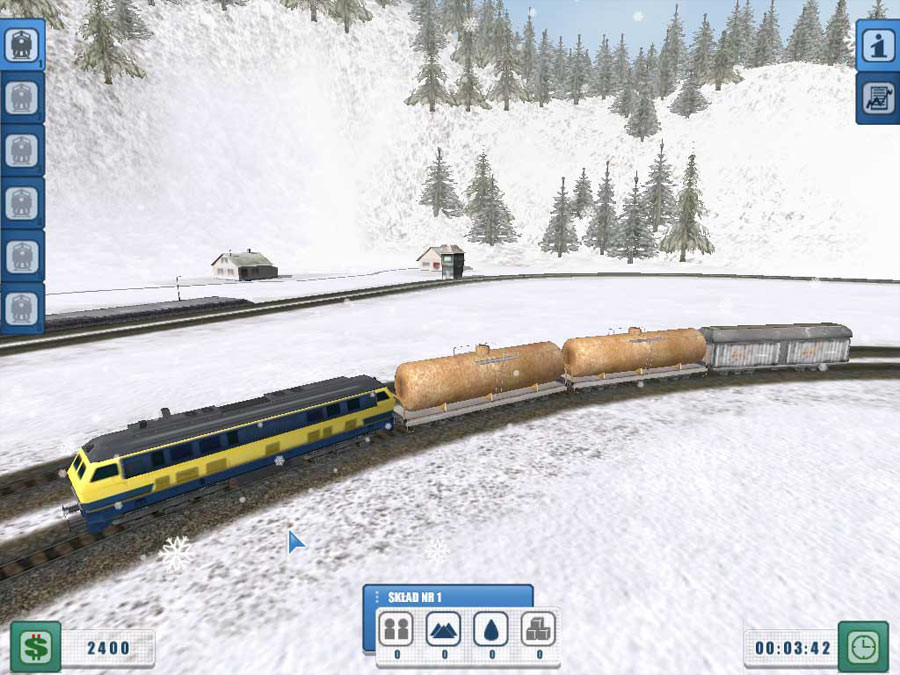The width and height of the screenshot is (900, 675).
Task: Select the liquid droplet cargo icon
Action: coord(491,629)
